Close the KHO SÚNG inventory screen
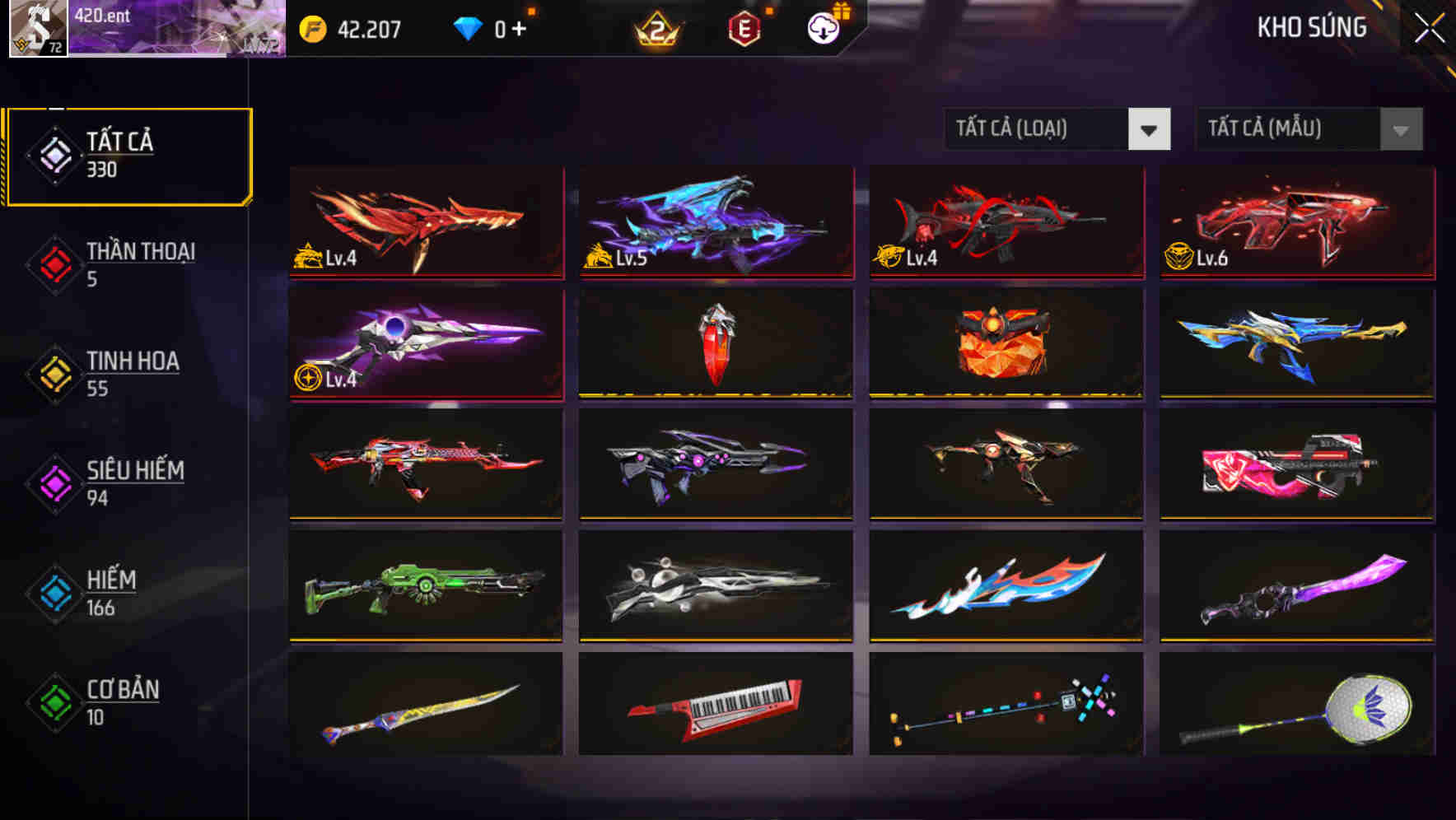This screenshot has height=820, width=1456. 1429,27
